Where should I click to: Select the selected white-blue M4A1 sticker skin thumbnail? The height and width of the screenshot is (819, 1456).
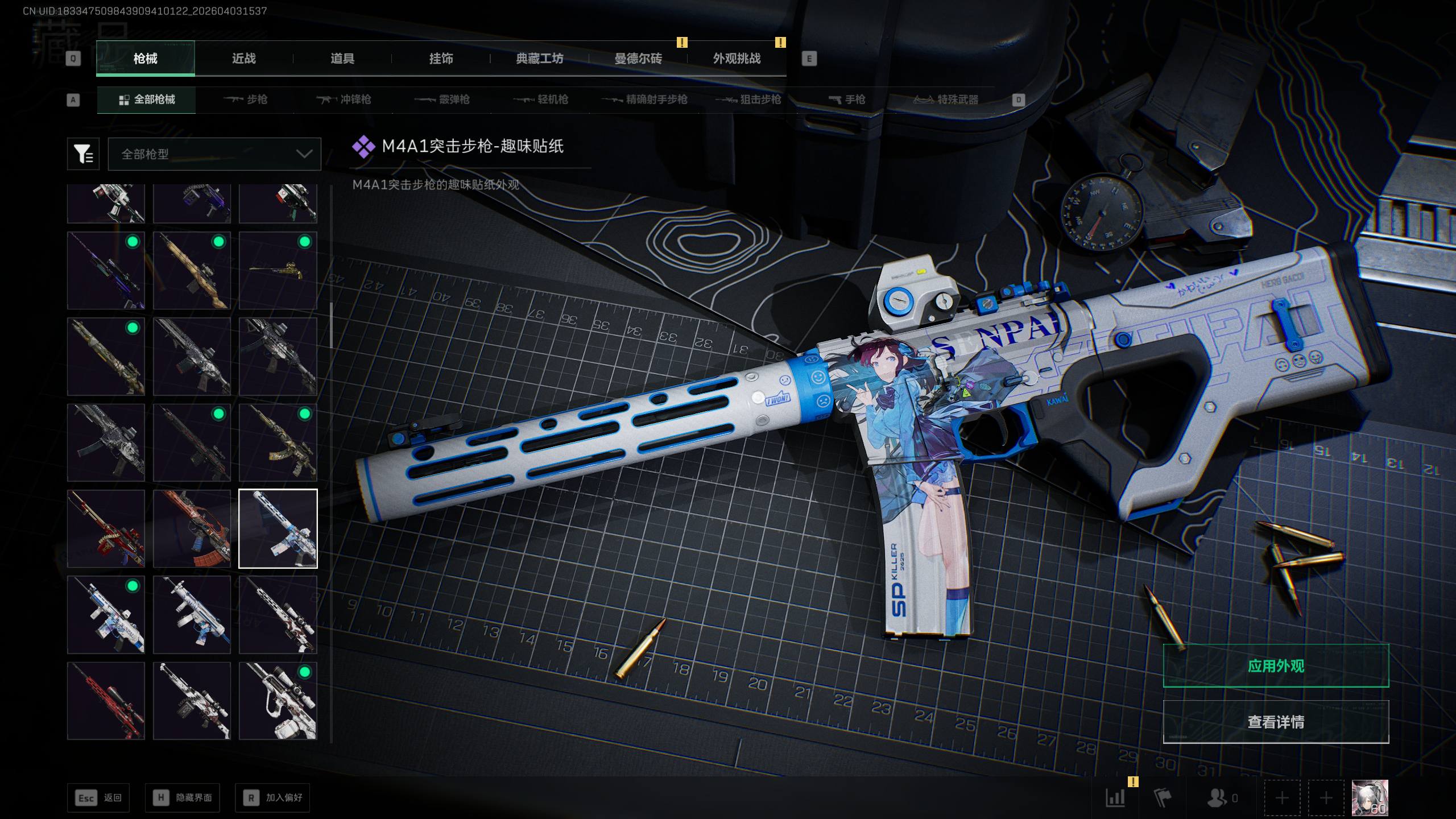click(x=278, y=529)
